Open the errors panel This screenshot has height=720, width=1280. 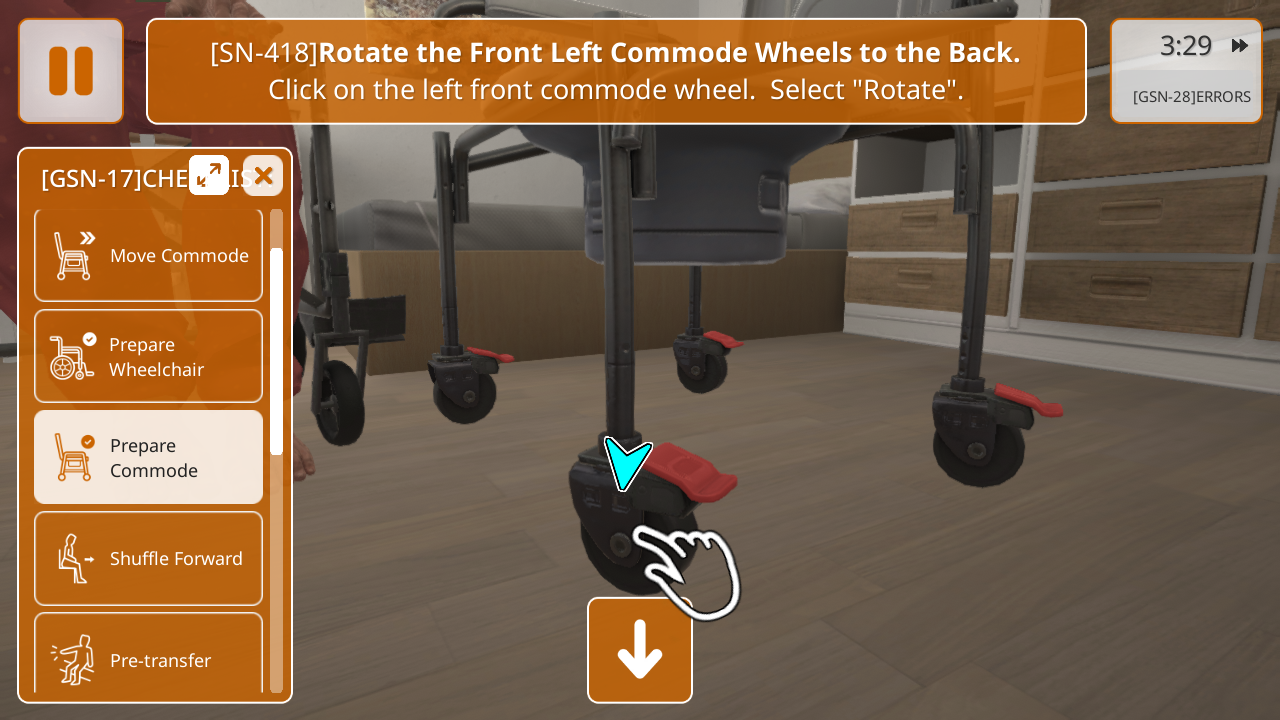(x=1191, y=97)
